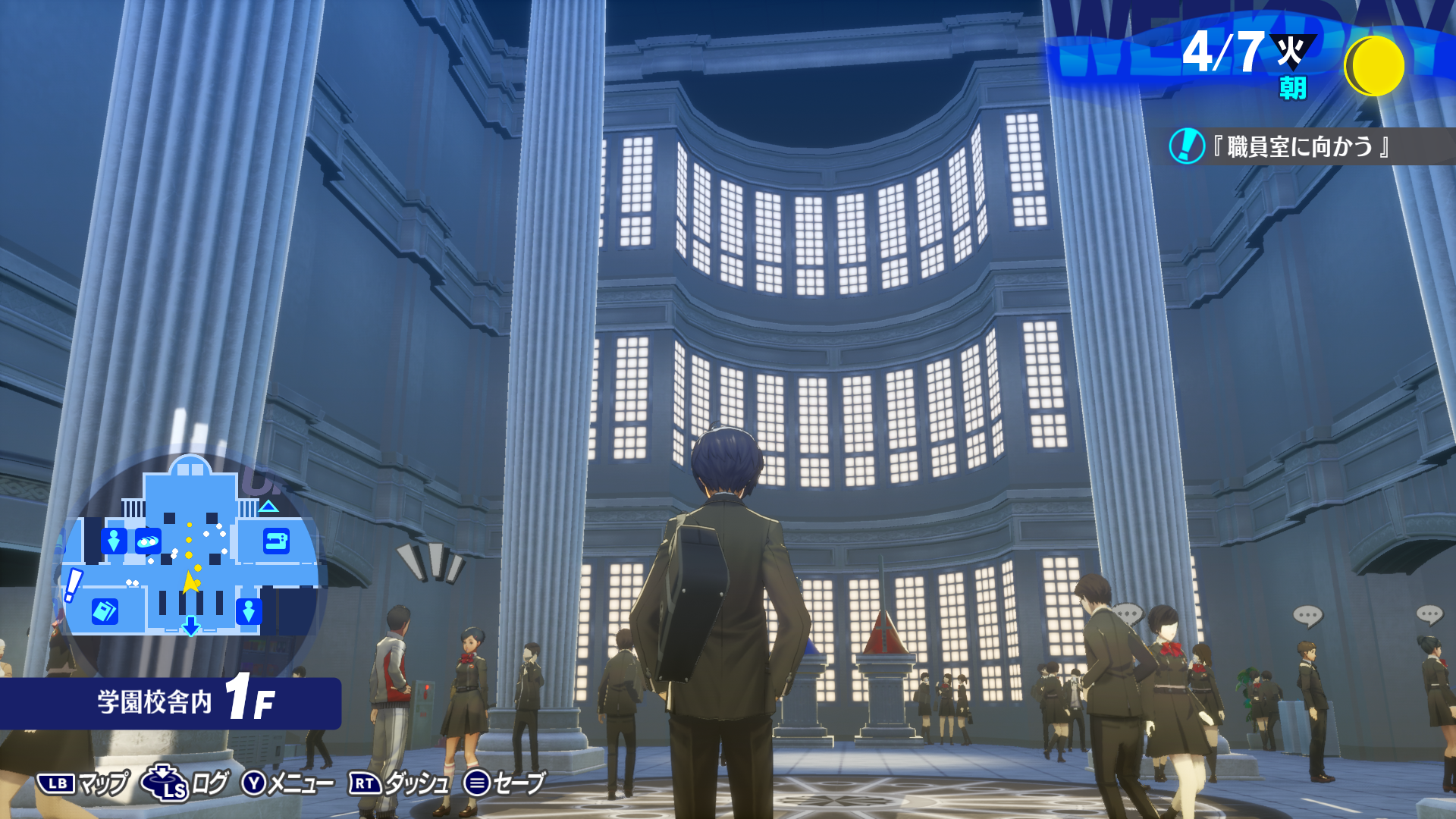Click the bread shop icon on the minimap
The height and width of the screenshot is (819, 1456).
pos(148,541)
